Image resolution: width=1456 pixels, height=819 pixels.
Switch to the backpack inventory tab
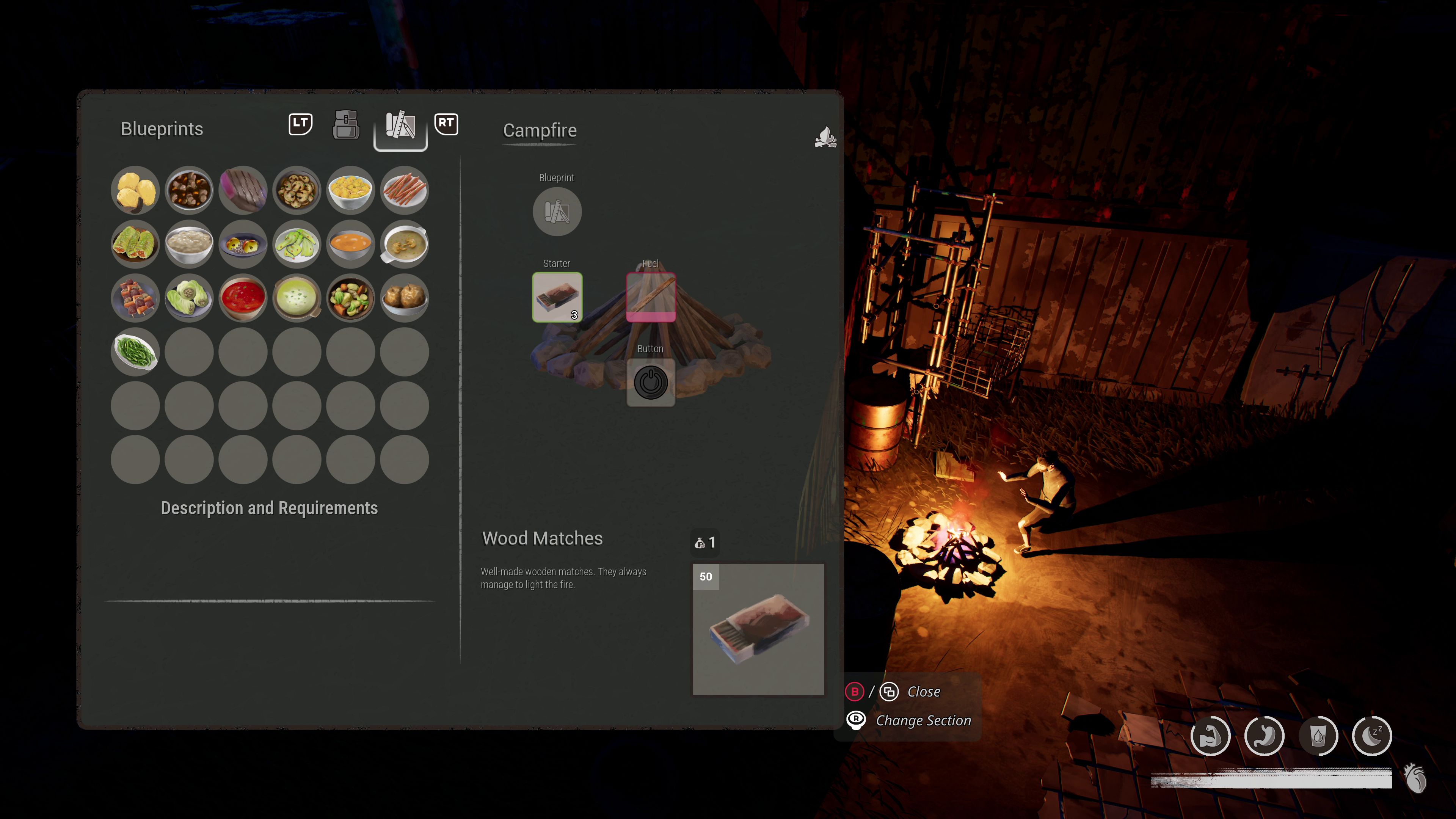[346, 125]
